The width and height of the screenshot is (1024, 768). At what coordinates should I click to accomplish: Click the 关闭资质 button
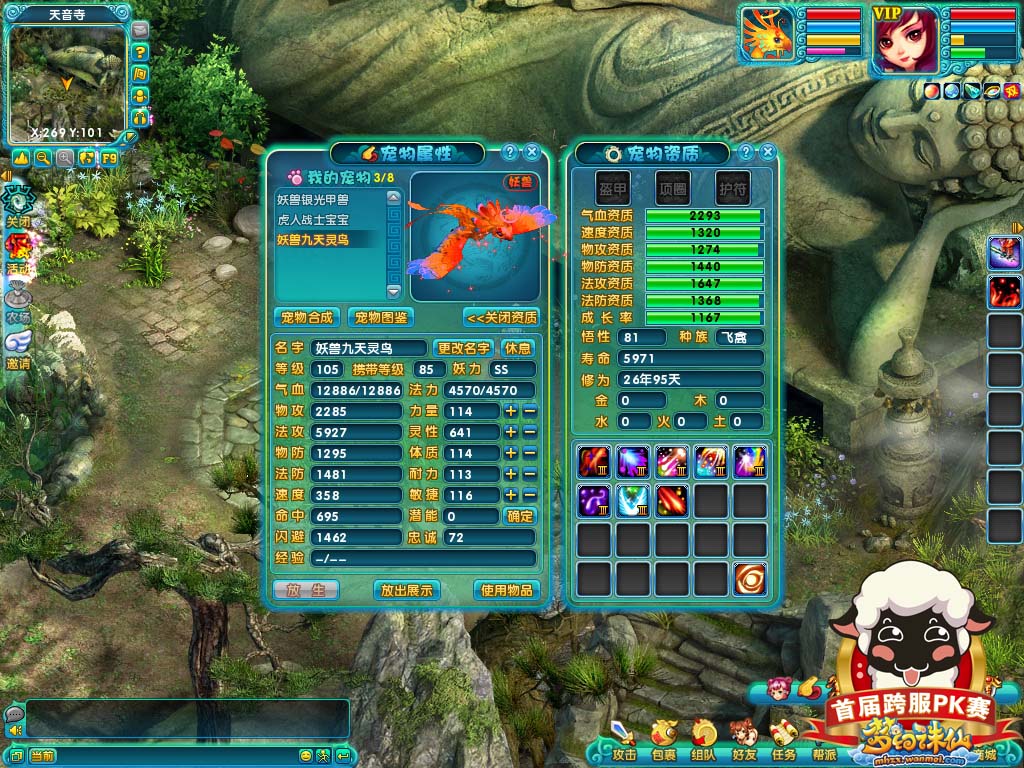pyautogui.click(x=501, y=317)
